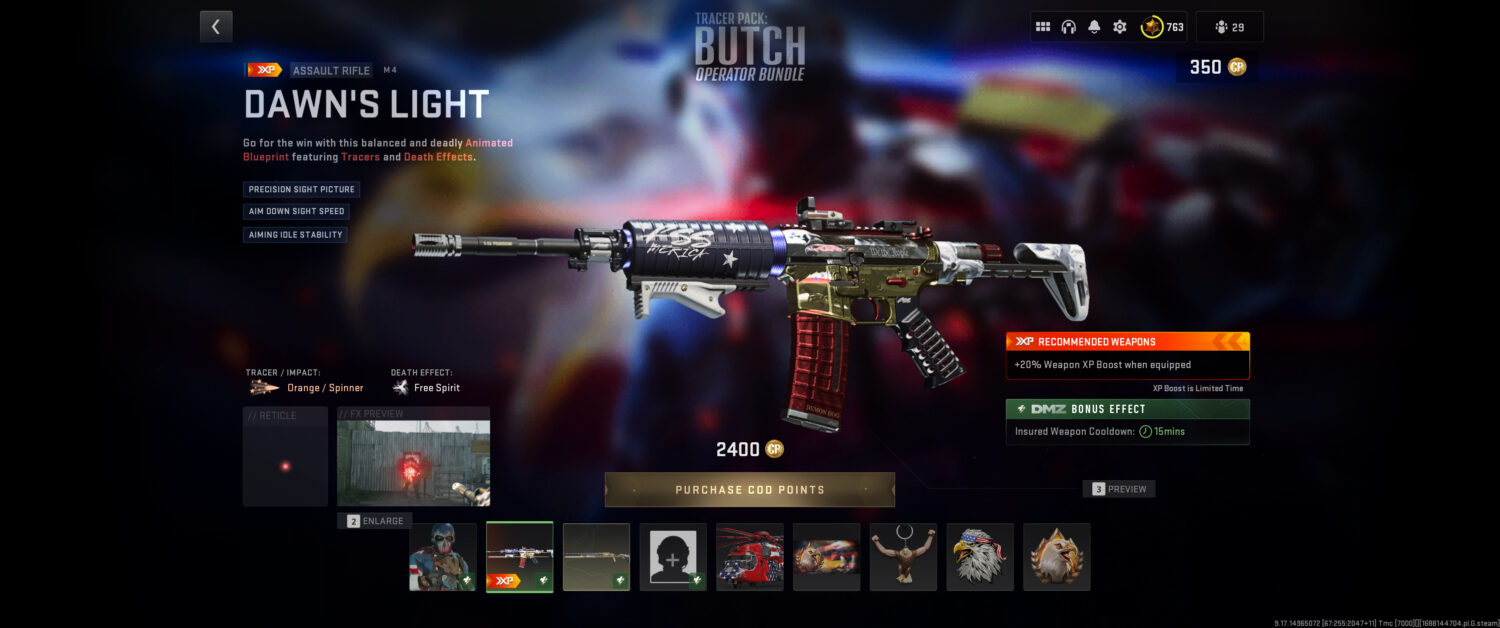Screen dimensions: 1500x628
Task: Pick the golden eagle emblem thumbnail
Action: tap(1056, 557)
